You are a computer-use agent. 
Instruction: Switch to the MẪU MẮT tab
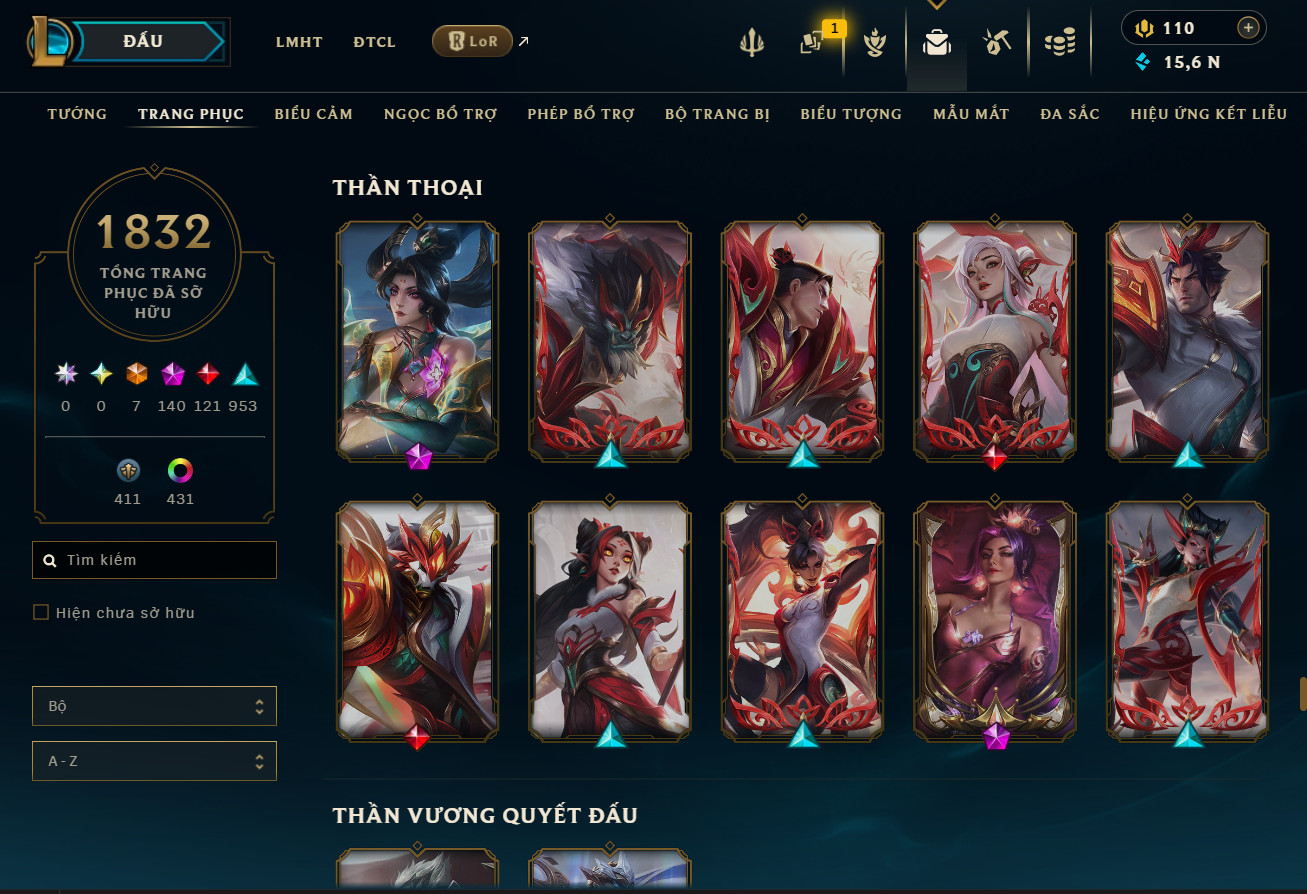pos(971,114)
